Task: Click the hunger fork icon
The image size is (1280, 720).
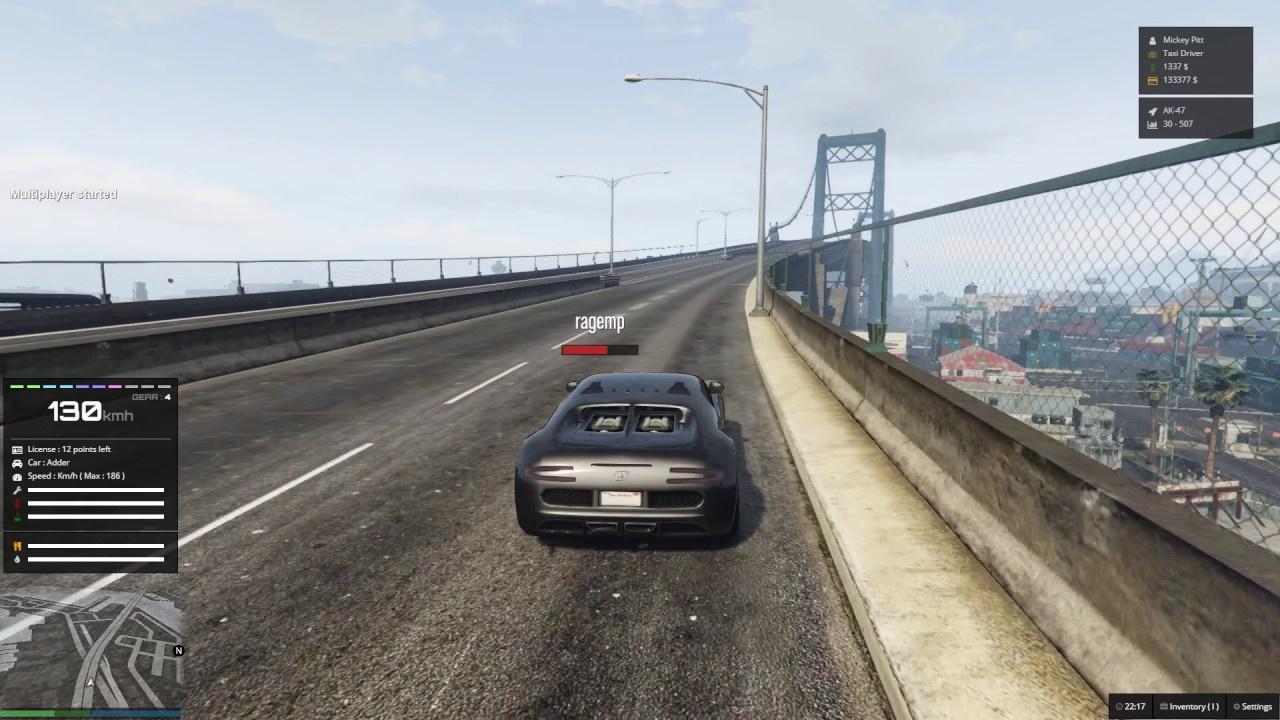Action: pos(18,545)
